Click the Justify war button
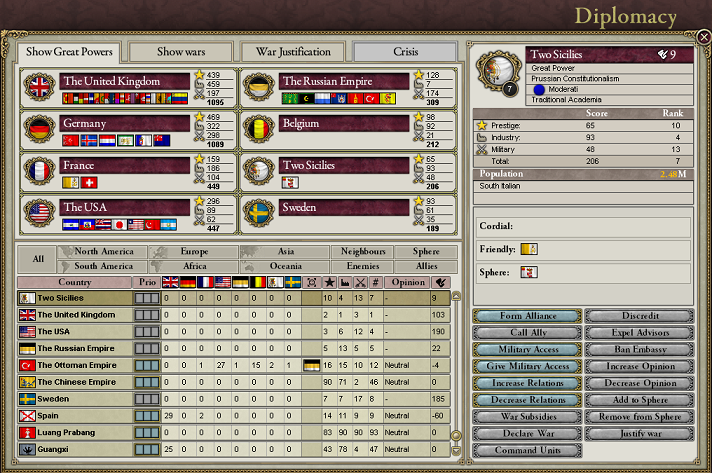 coord(639,433)
